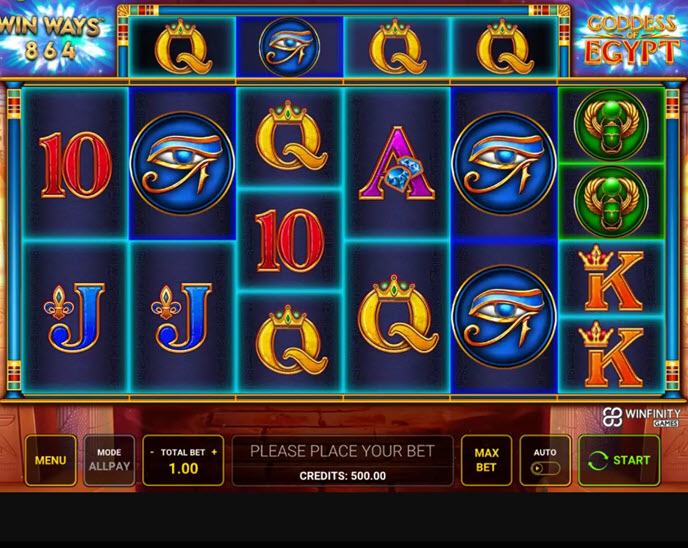Toggle the AUTO spin switch
The height and width of the screenshot is (548, 688).
[x=545, y=467]
